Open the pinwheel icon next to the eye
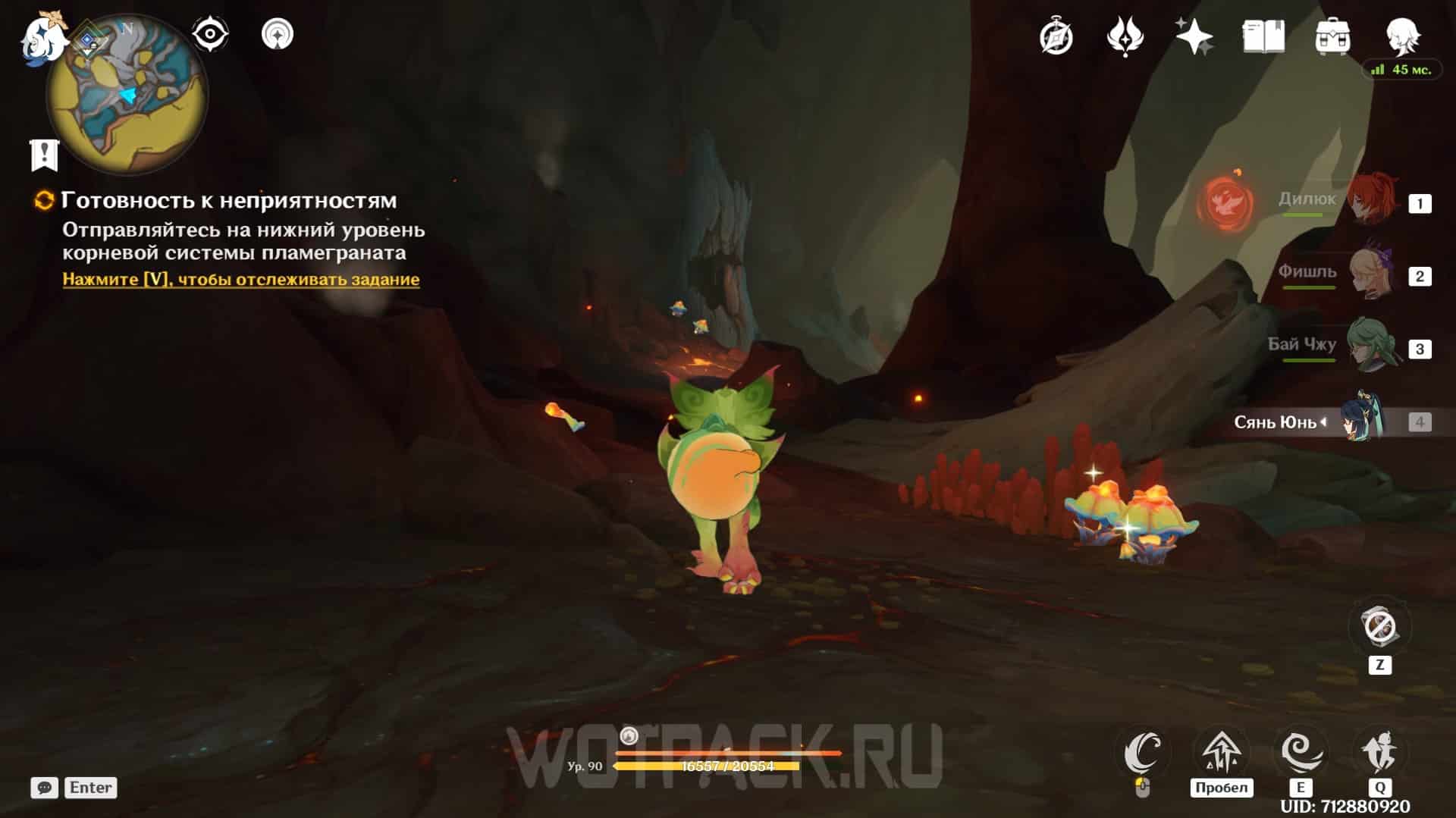 coord(278,34)
